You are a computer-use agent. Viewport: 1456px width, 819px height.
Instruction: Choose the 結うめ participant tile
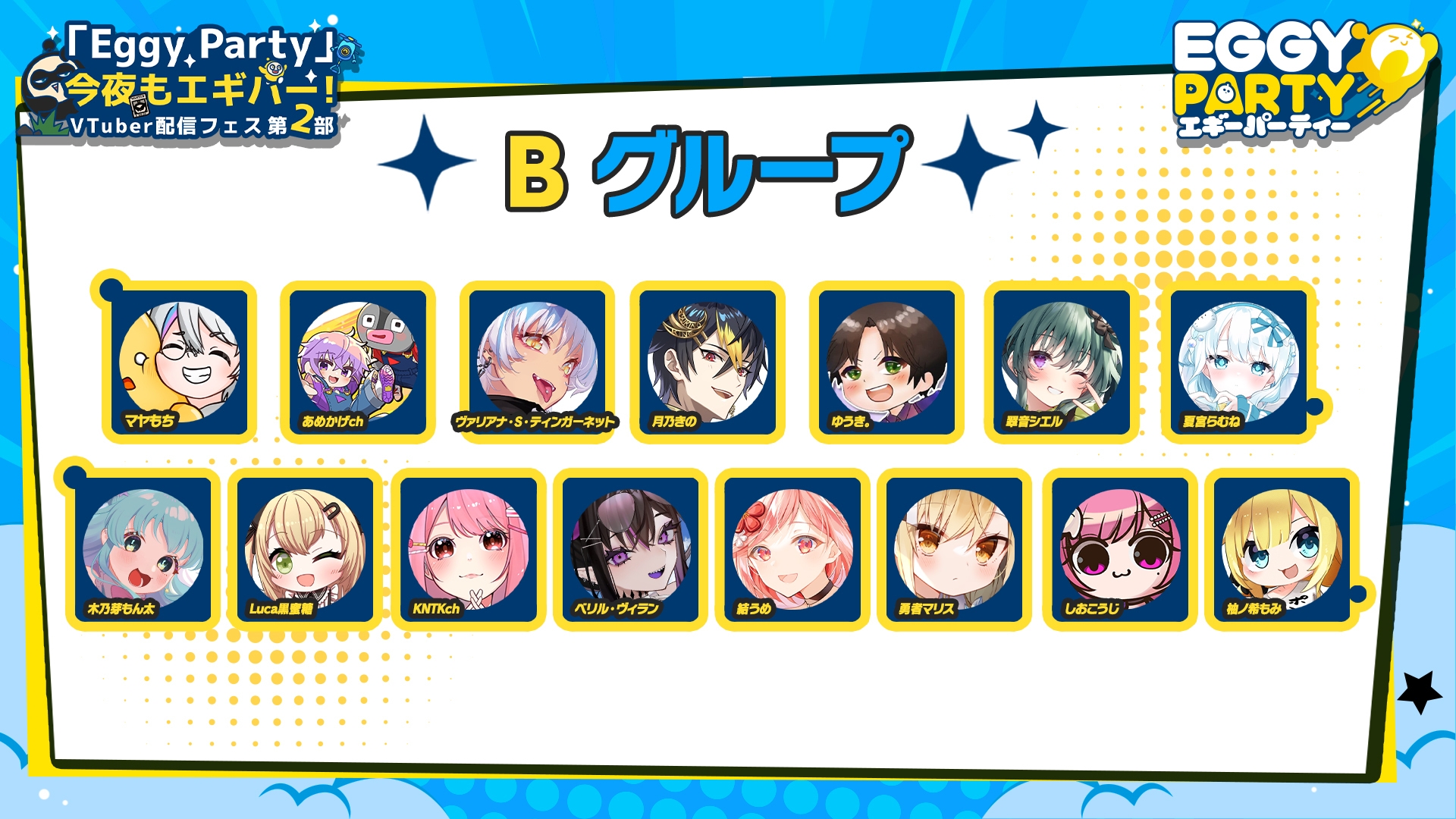coord(792,549)
